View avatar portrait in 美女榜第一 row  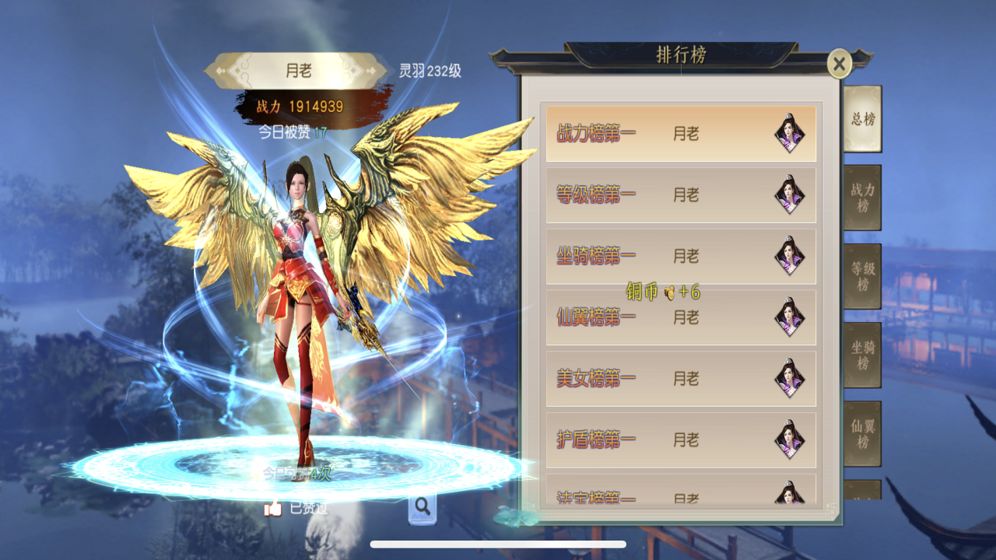pyautogui.click(x=790, y=379)
